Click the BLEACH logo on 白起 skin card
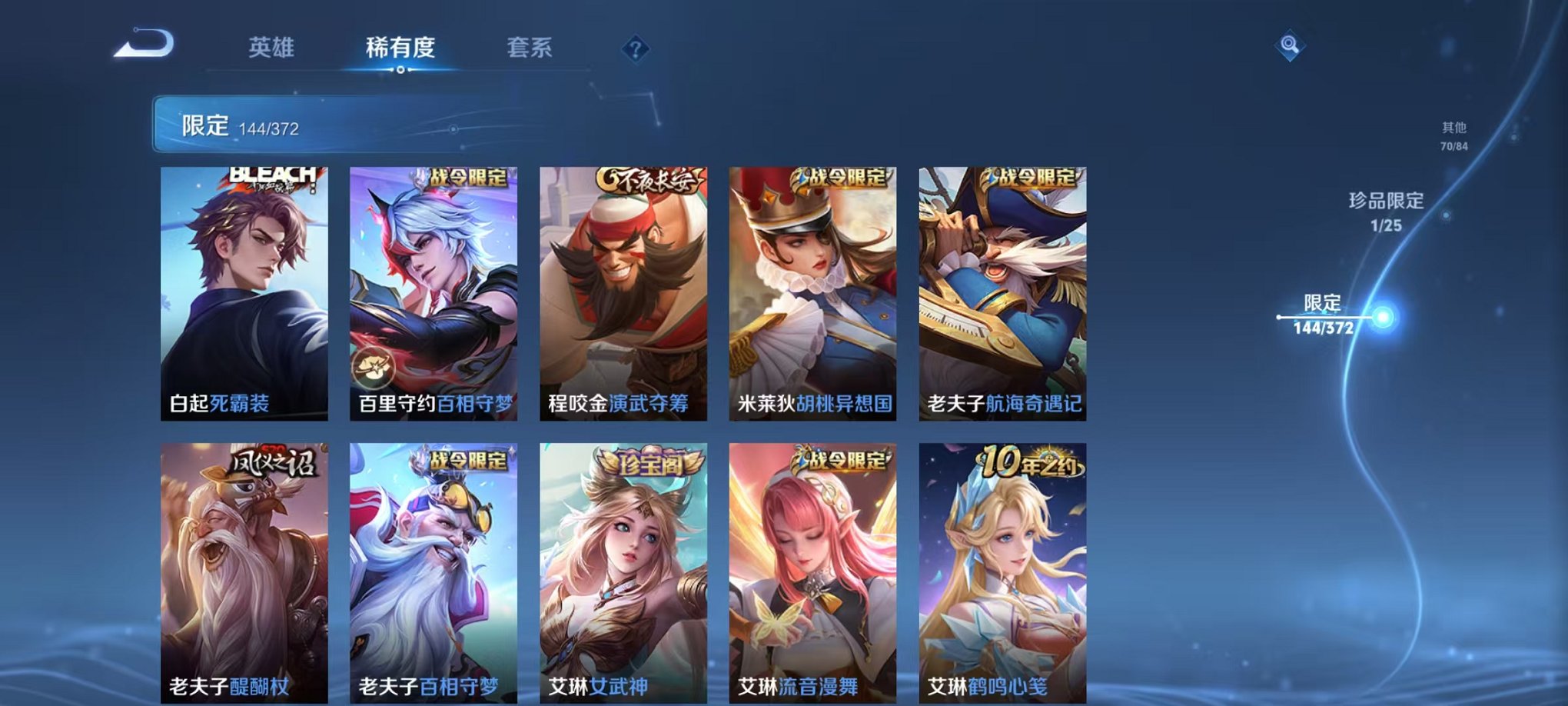1568x706 pixels. pos(269,177)
